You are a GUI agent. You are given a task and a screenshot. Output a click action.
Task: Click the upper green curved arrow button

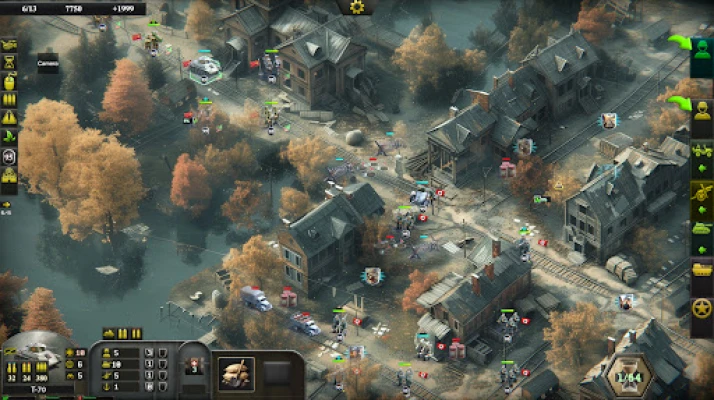[679, 43]
